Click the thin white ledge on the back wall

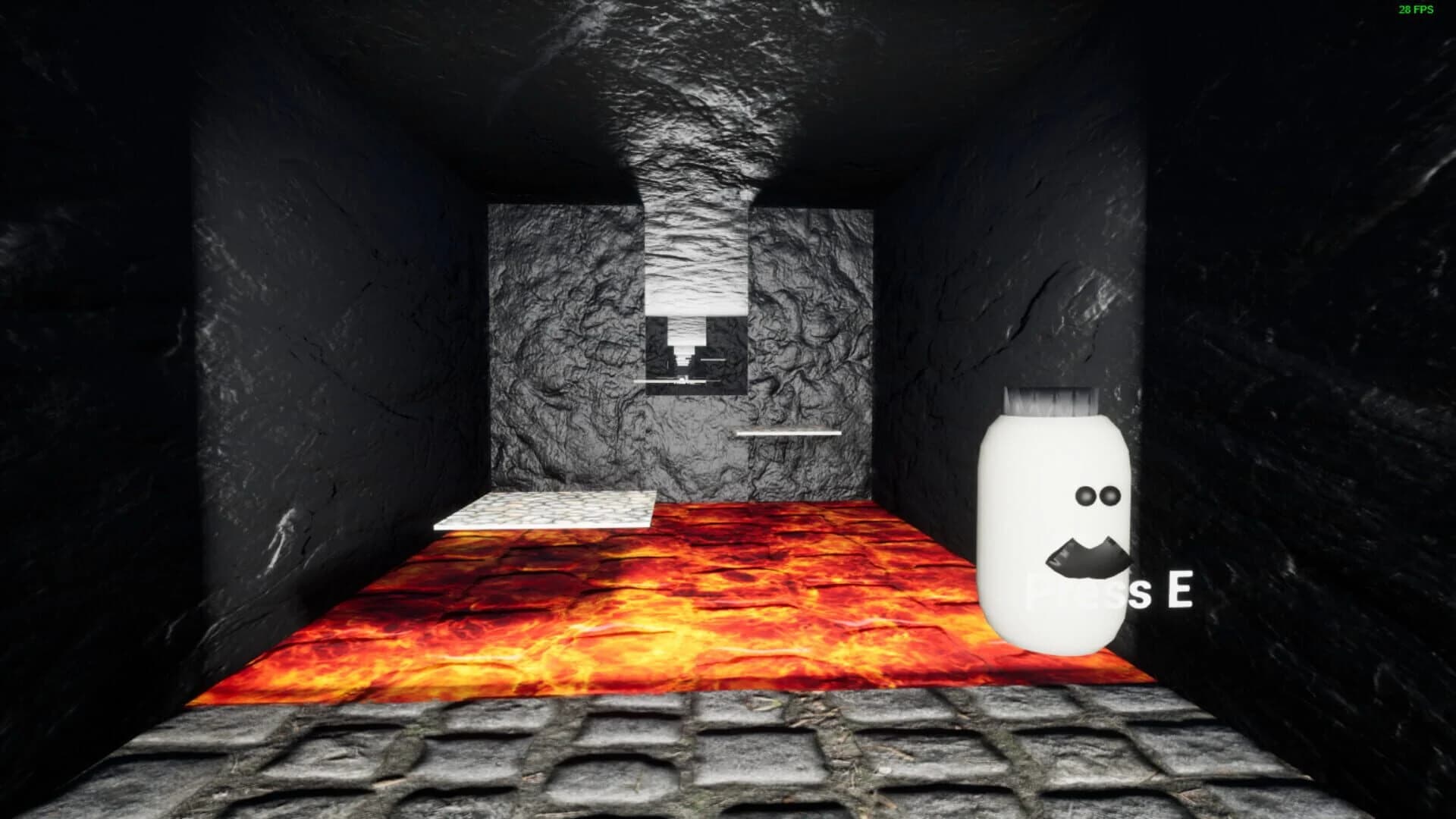coord(789,432)
